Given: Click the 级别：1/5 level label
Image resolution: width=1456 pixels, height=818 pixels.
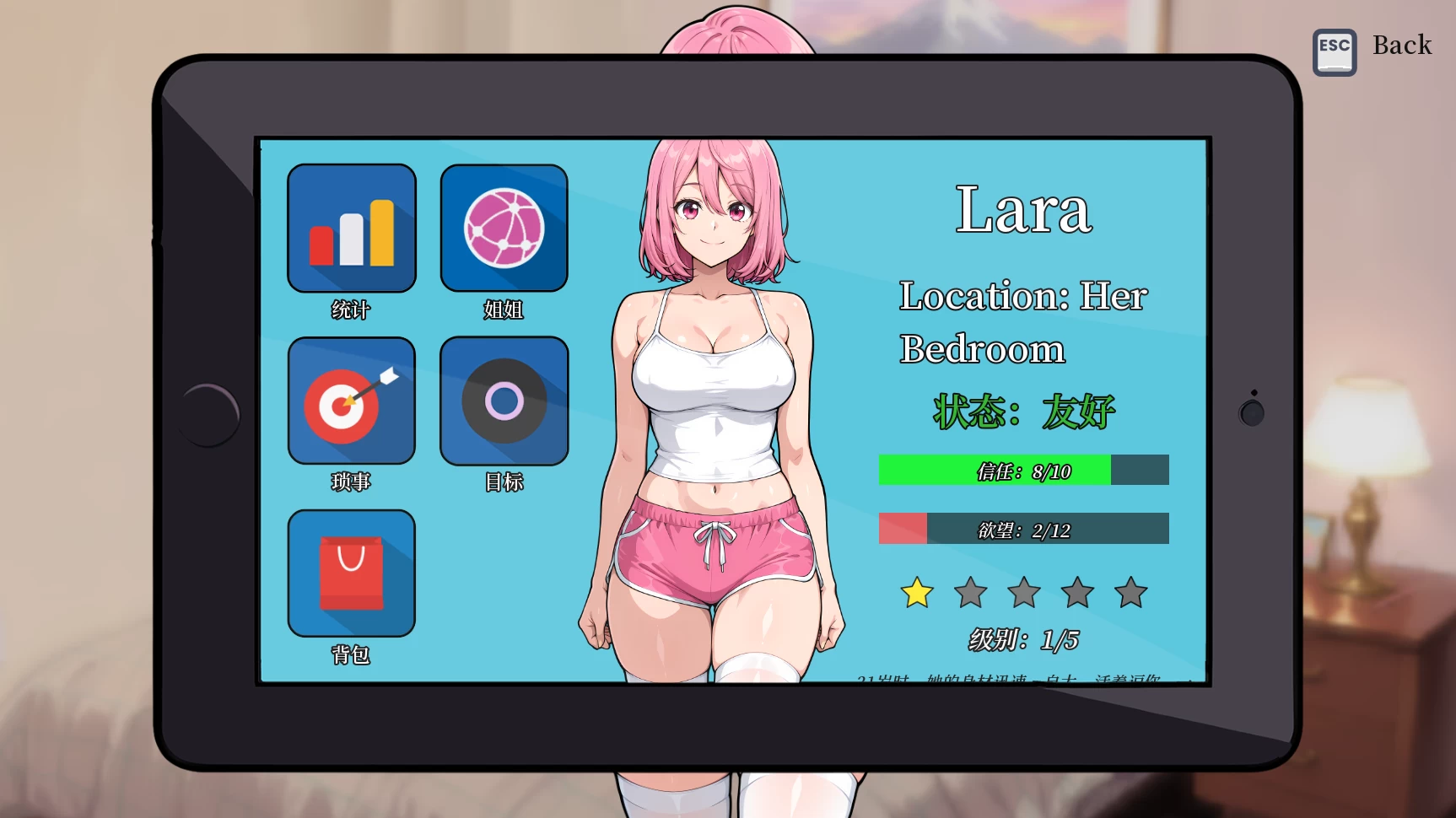Looking at the screenshot, I should pos(1022,639).
